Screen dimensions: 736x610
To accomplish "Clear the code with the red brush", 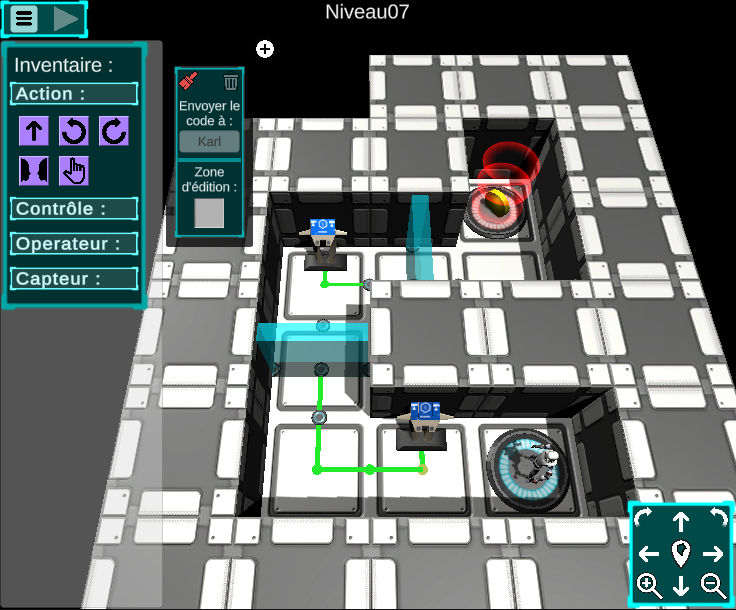I will click(187, 82).
